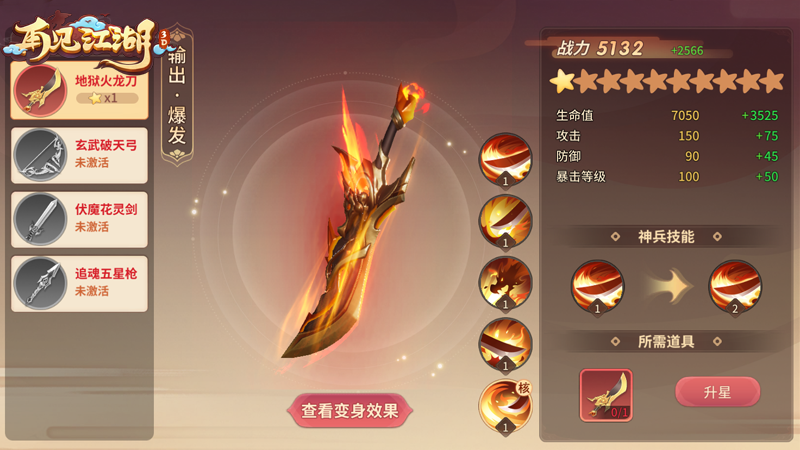The image size is (800, 450).
Task: View the next level 2 divine weapon skill
Action: pyautogui.click(x=735, y=286)
